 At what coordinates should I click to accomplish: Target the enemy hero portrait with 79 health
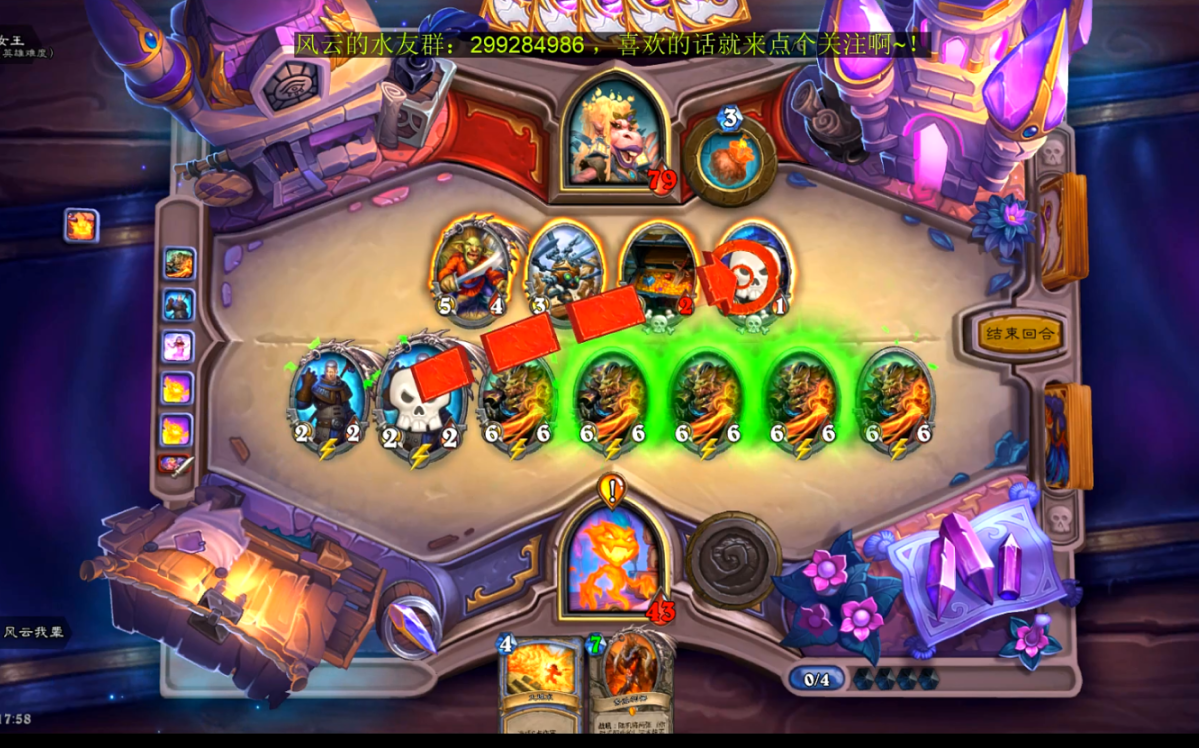613,140
